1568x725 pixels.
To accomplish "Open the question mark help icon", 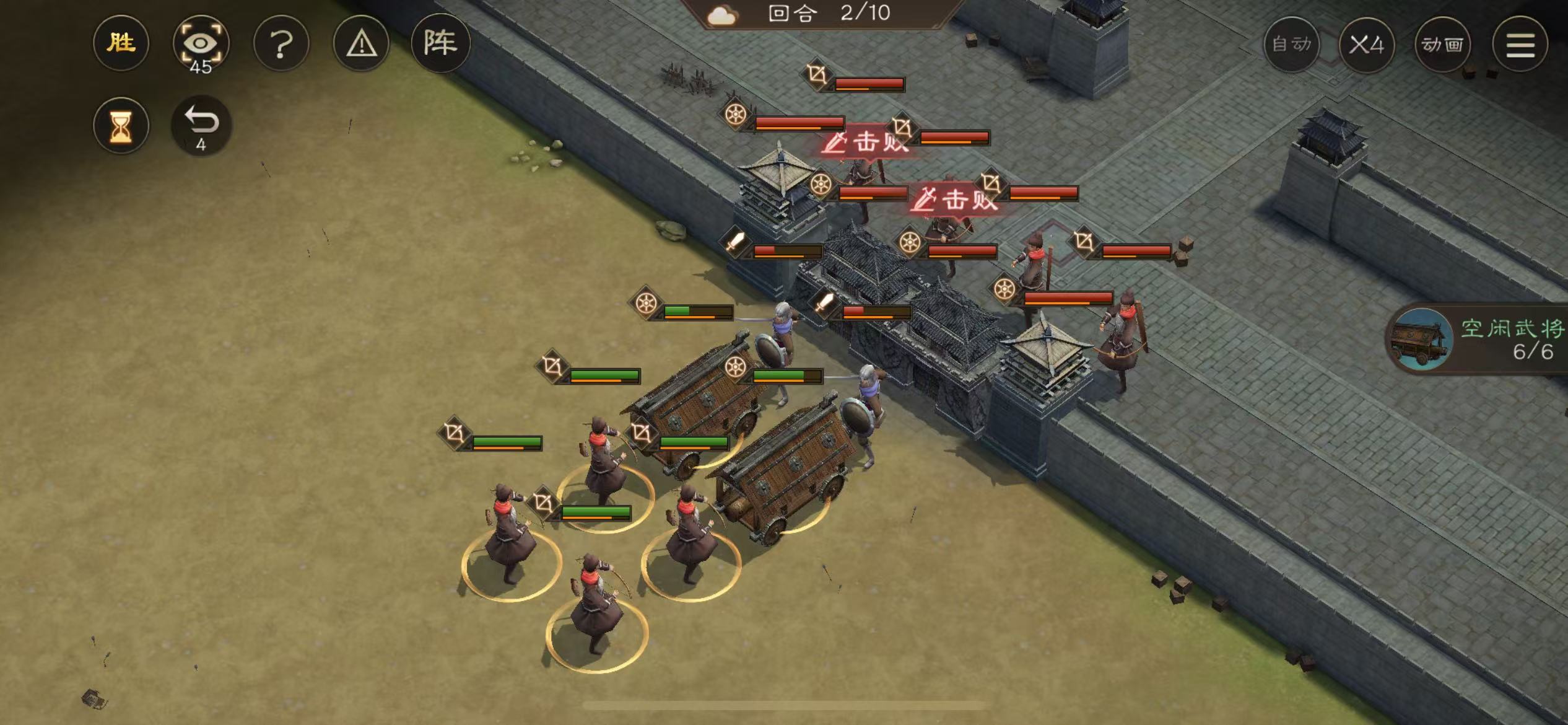I will coord(282,43).
